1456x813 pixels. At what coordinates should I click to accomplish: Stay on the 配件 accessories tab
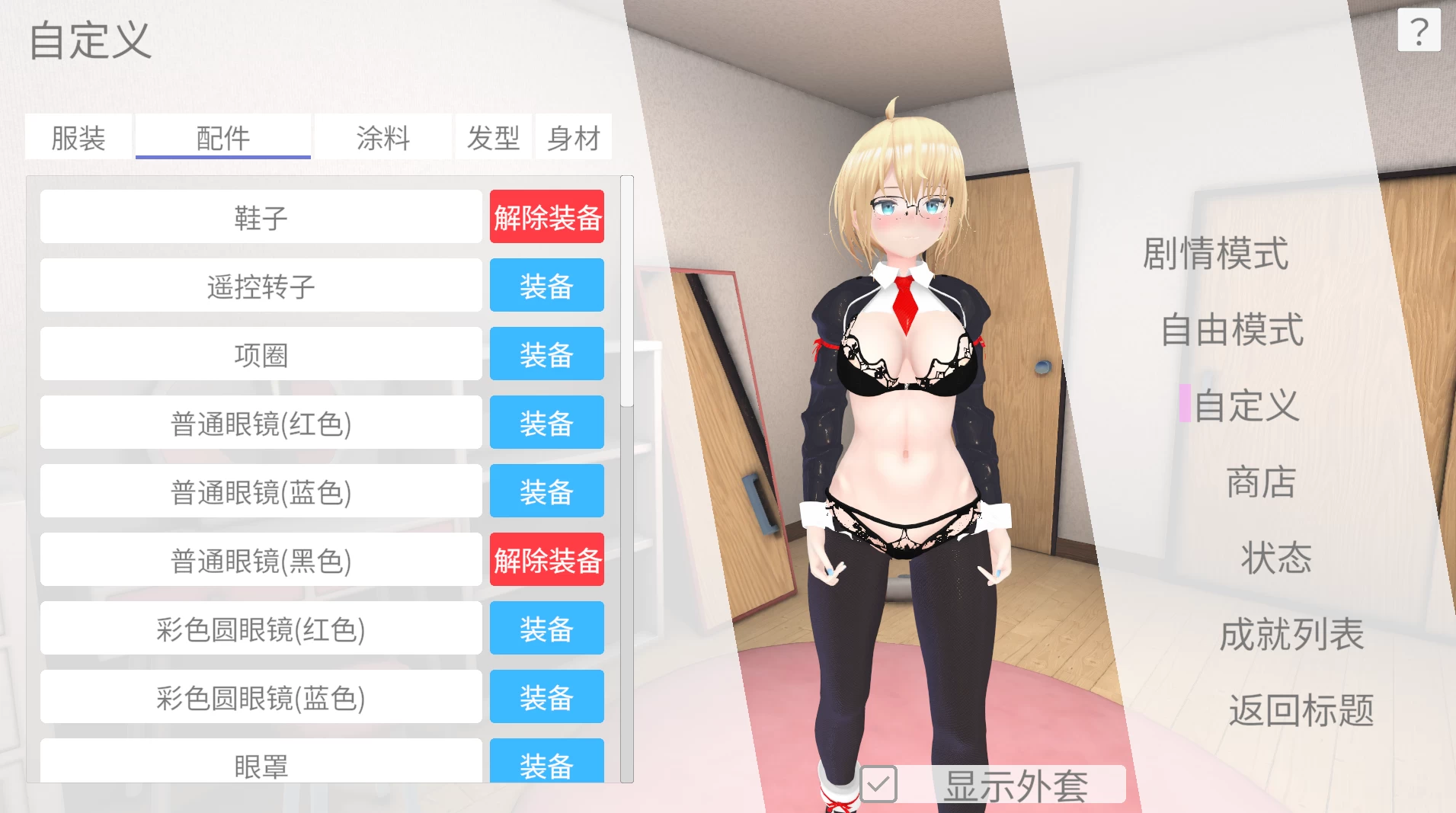click(x=222, y=137)
